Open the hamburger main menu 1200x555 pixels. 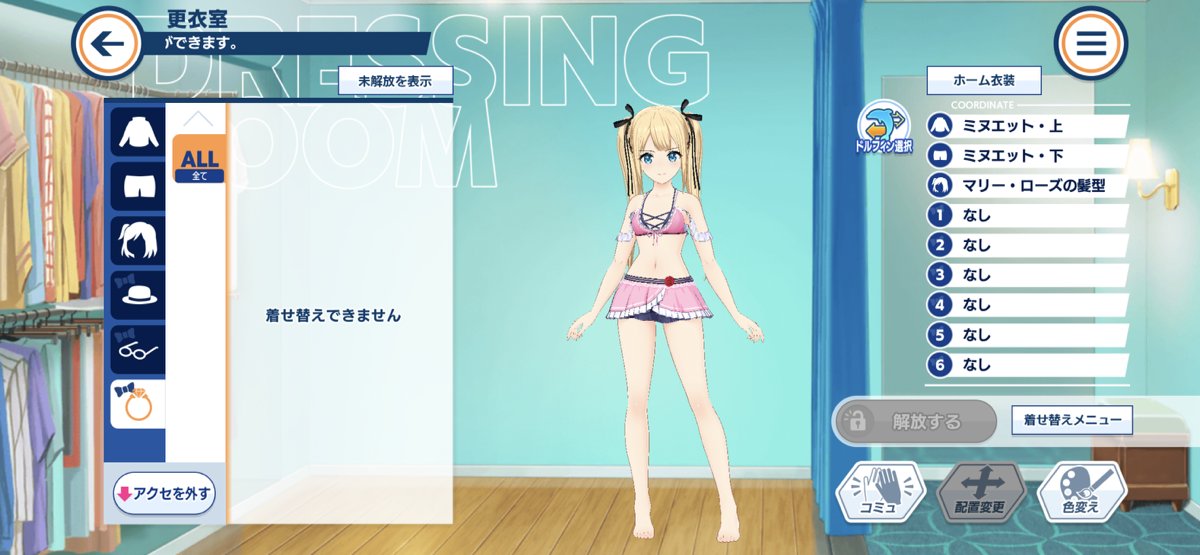[x=1090, y=42]
